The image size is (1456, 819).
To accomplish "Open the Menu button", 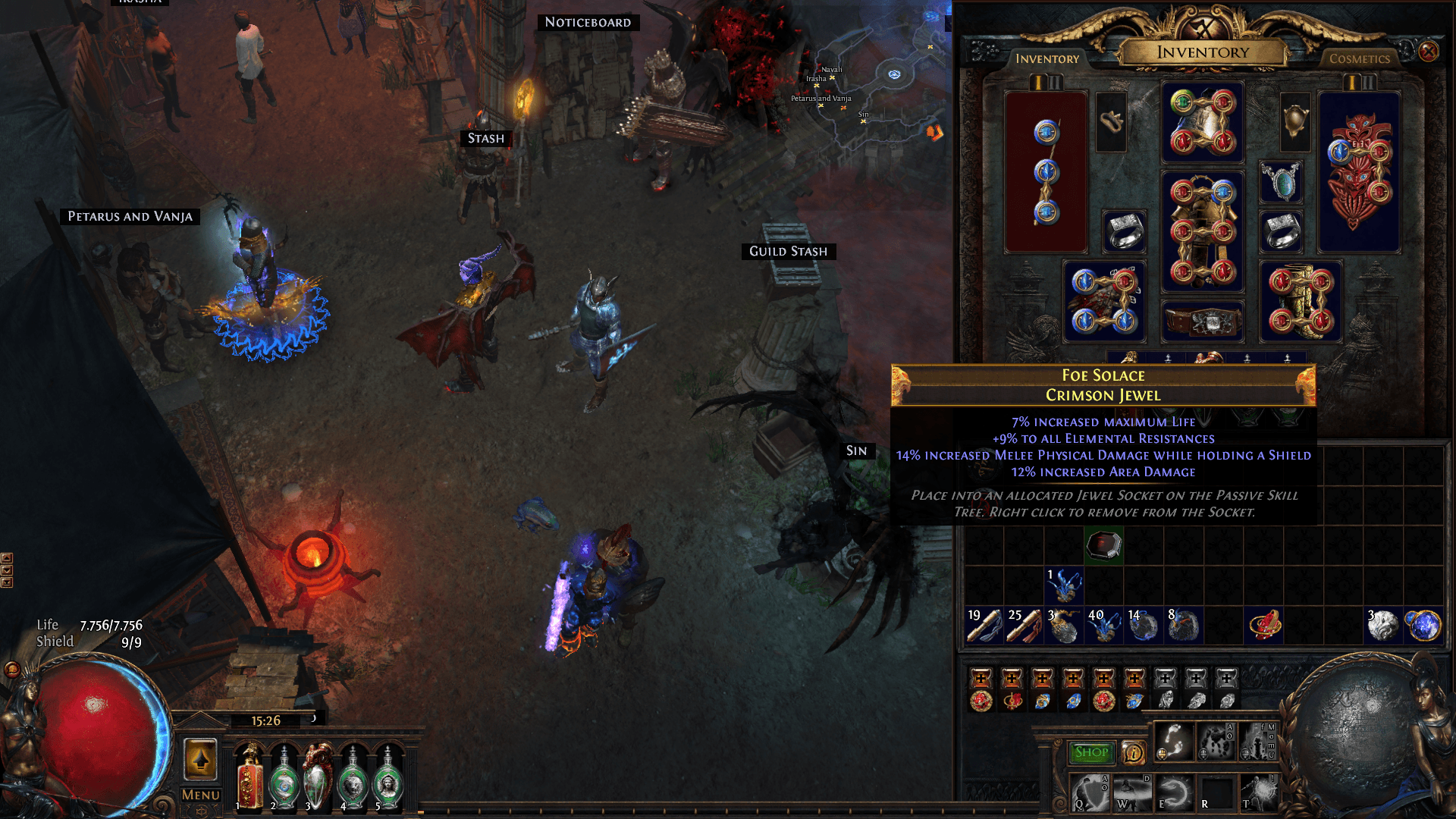I will click(201, 795).
